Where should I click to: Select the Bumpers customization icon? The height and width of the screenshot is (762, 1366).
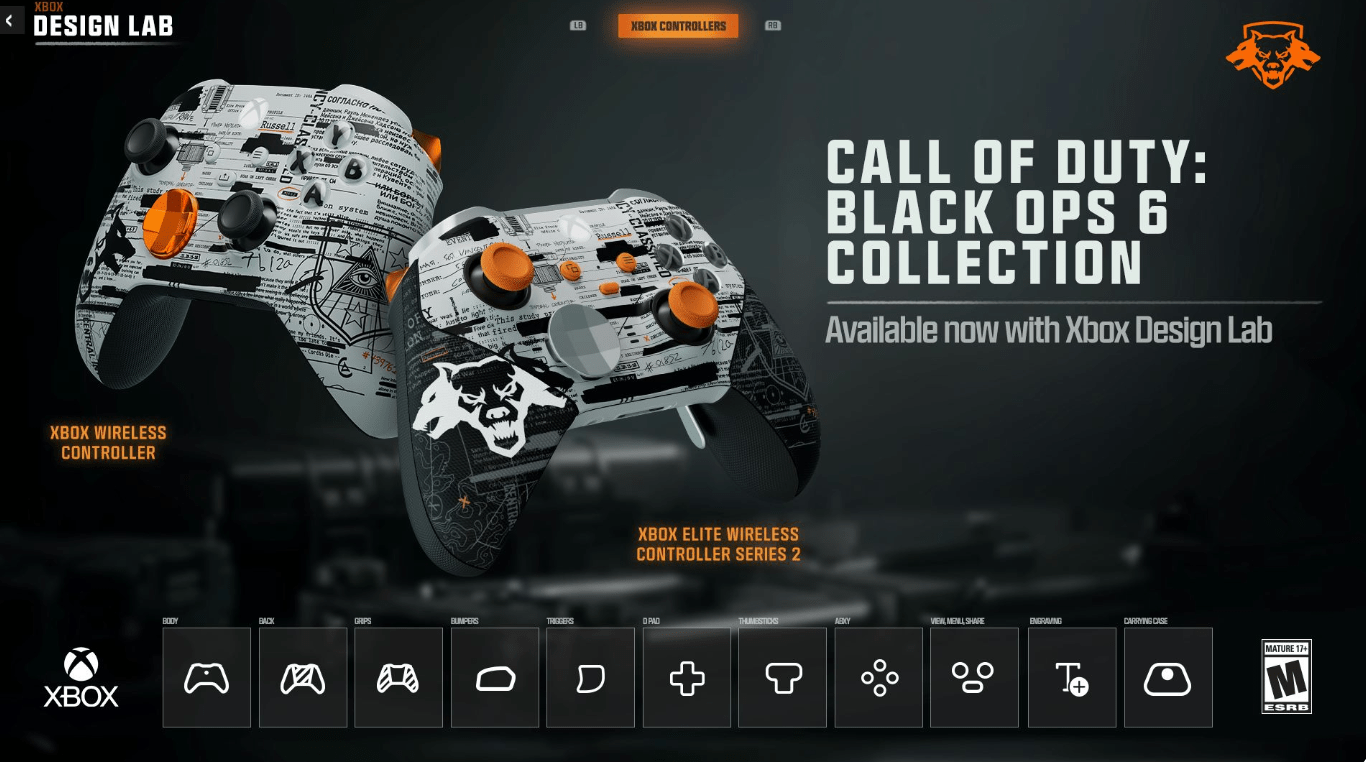[x=494, y=677]
